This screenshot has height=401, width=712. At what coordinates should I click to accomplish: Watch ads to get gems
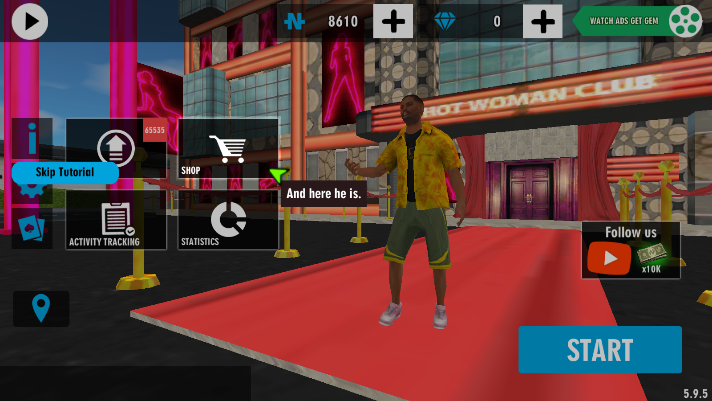pos(637,21)
